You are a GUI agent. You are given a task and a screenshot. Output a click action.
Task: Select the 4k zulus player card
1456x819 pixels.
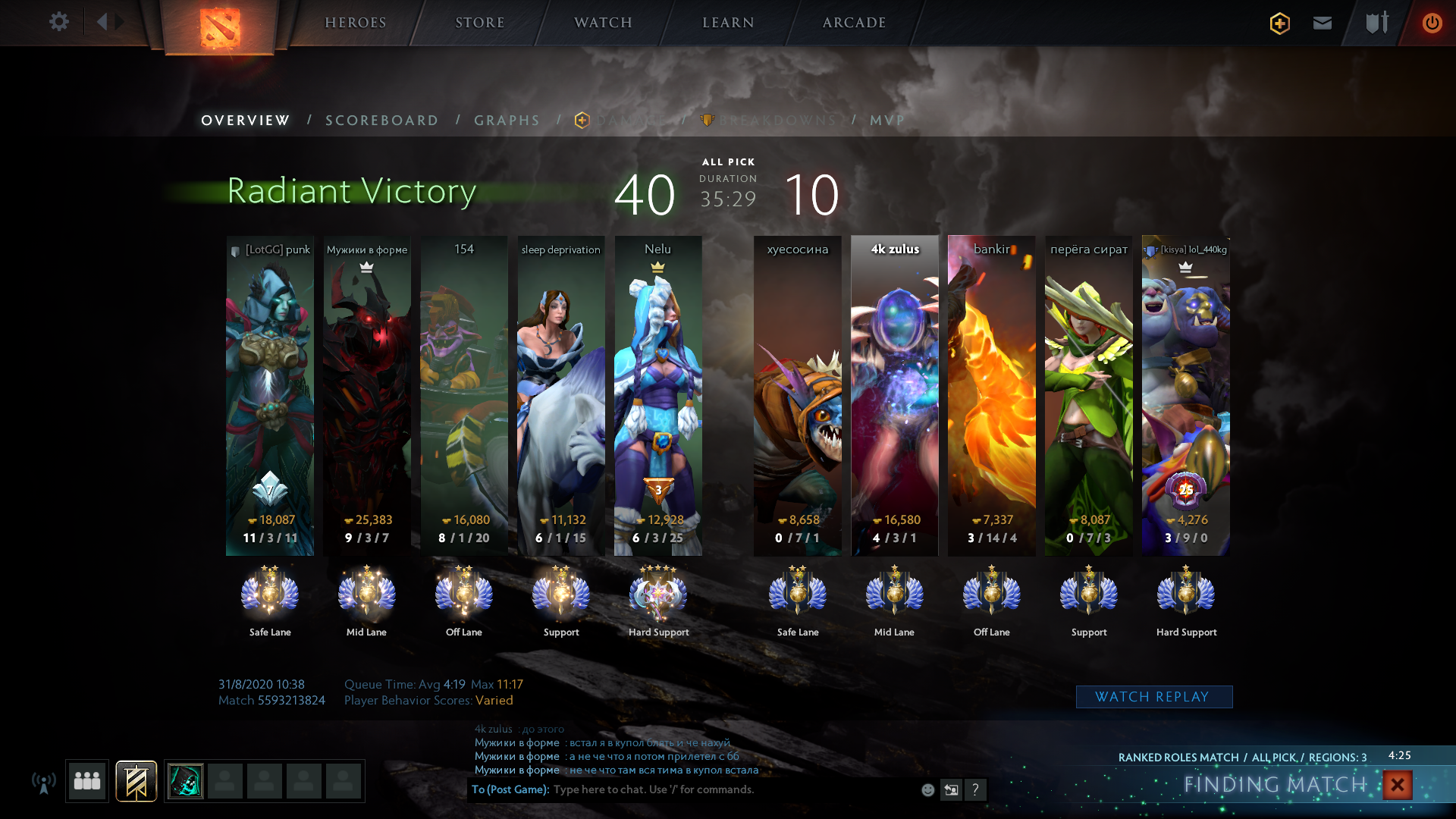[x=895, y=395]
